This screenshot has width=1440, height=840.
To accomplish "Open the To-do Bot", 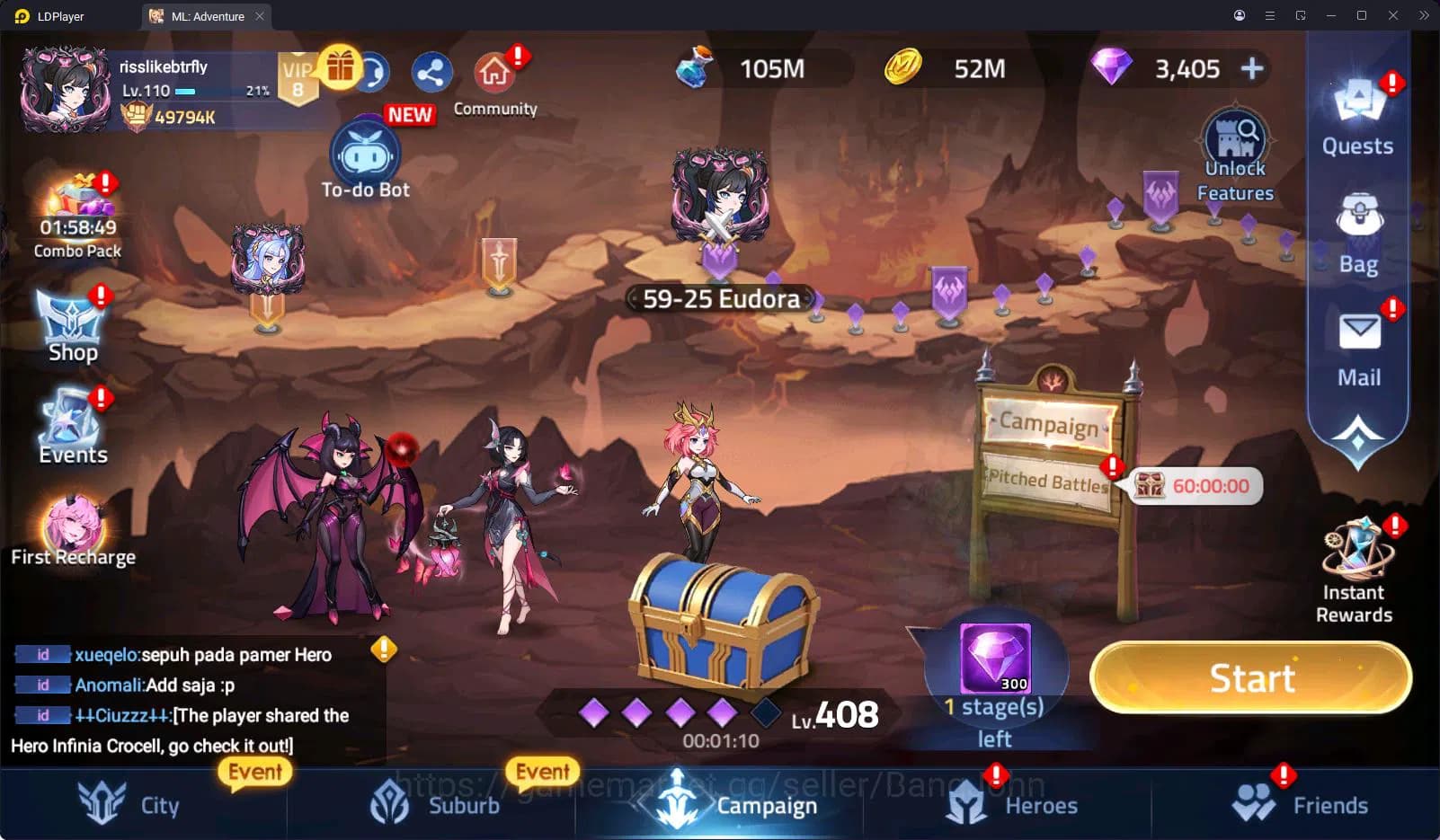I will [365, 155].
